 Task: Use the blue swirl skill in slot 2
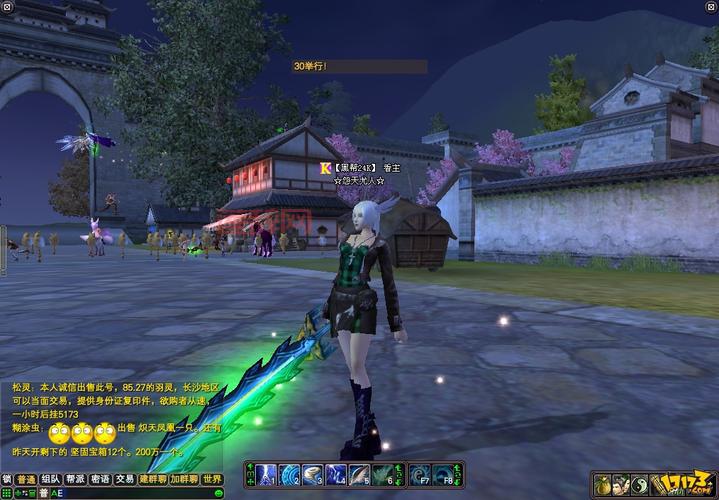pos(290,474)
